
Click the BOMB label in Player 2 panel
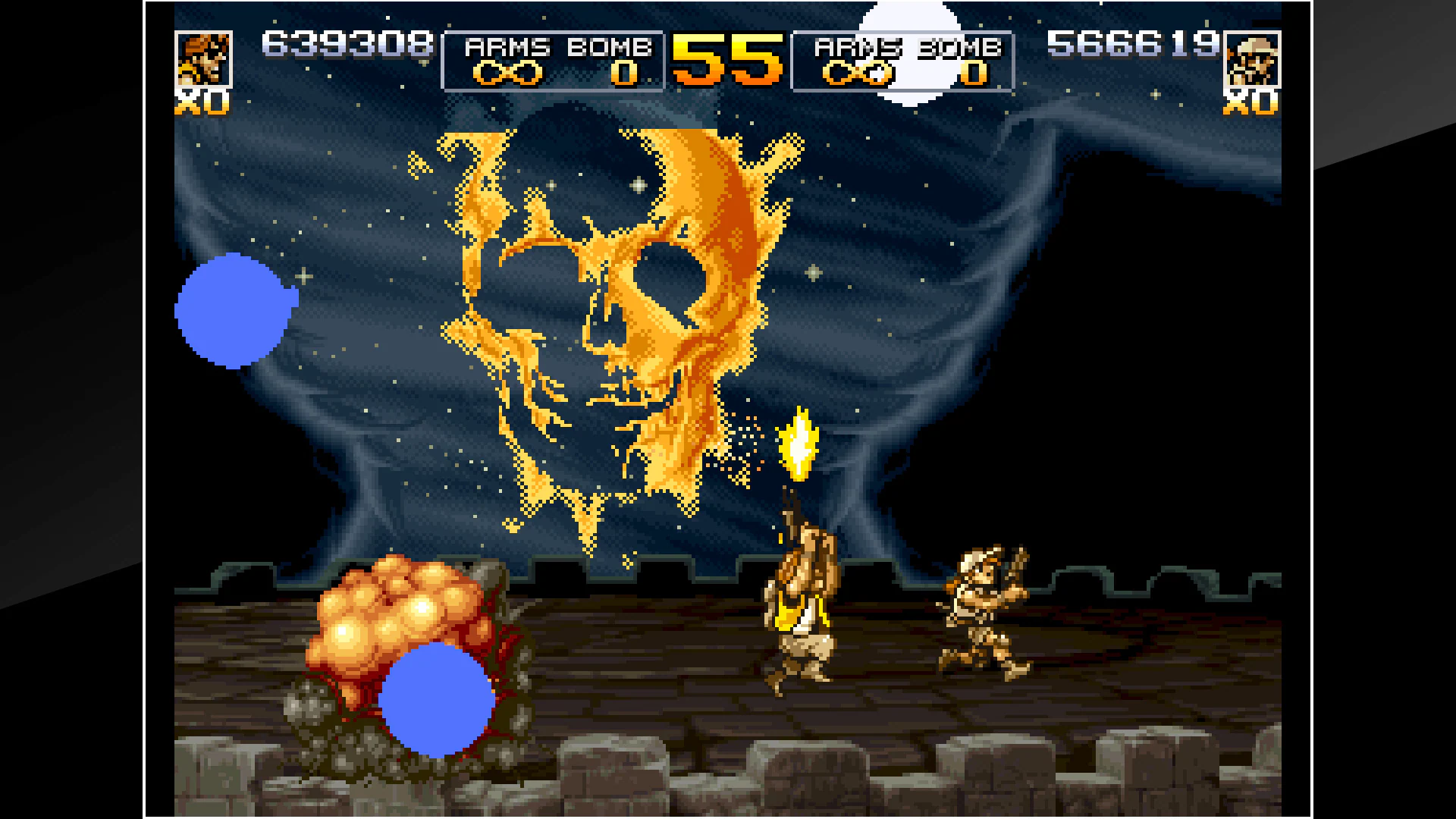click(959, 47)
